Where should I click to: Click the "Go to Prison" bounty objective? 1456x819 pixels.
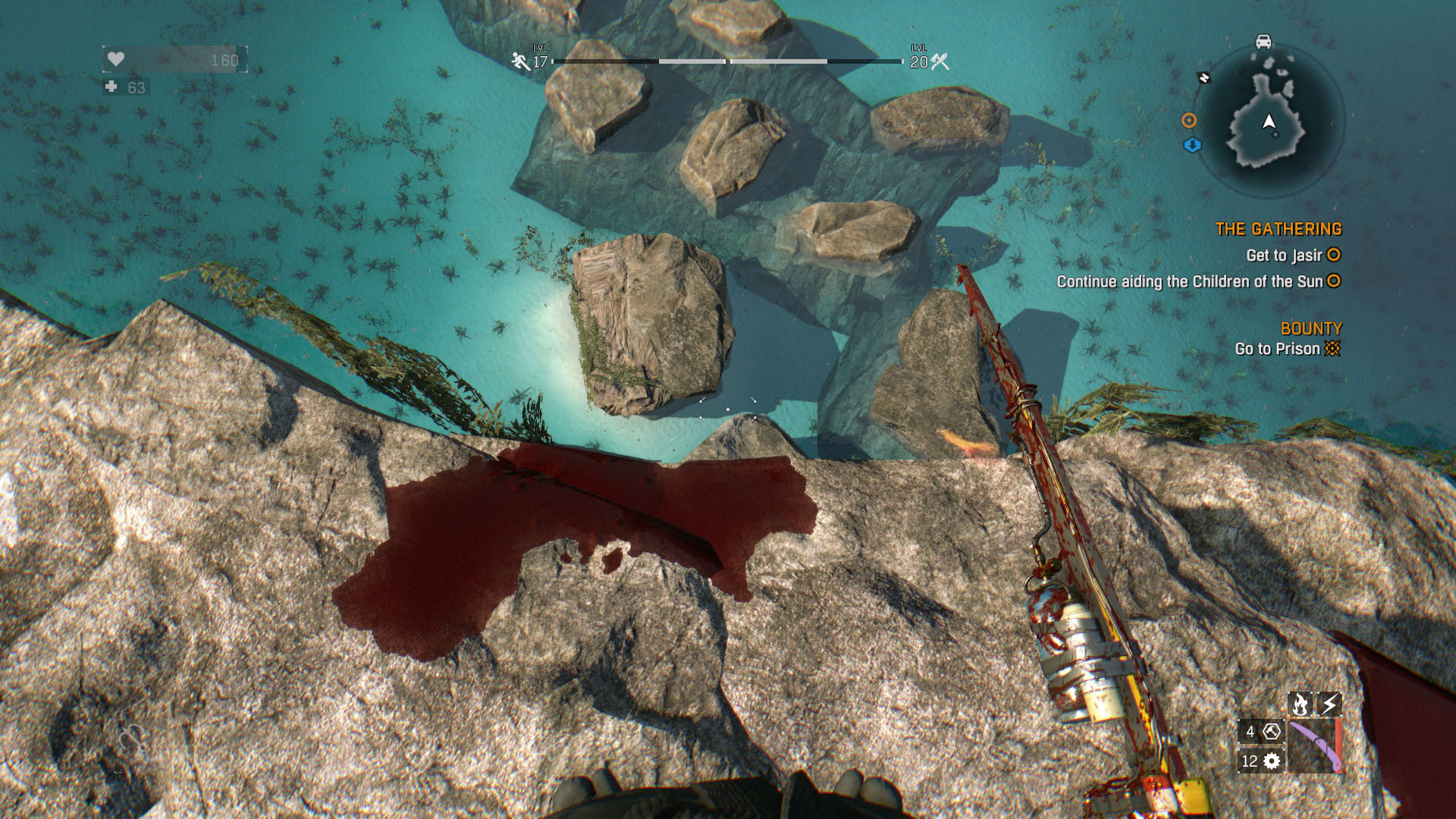click(x=1277, y=349)
